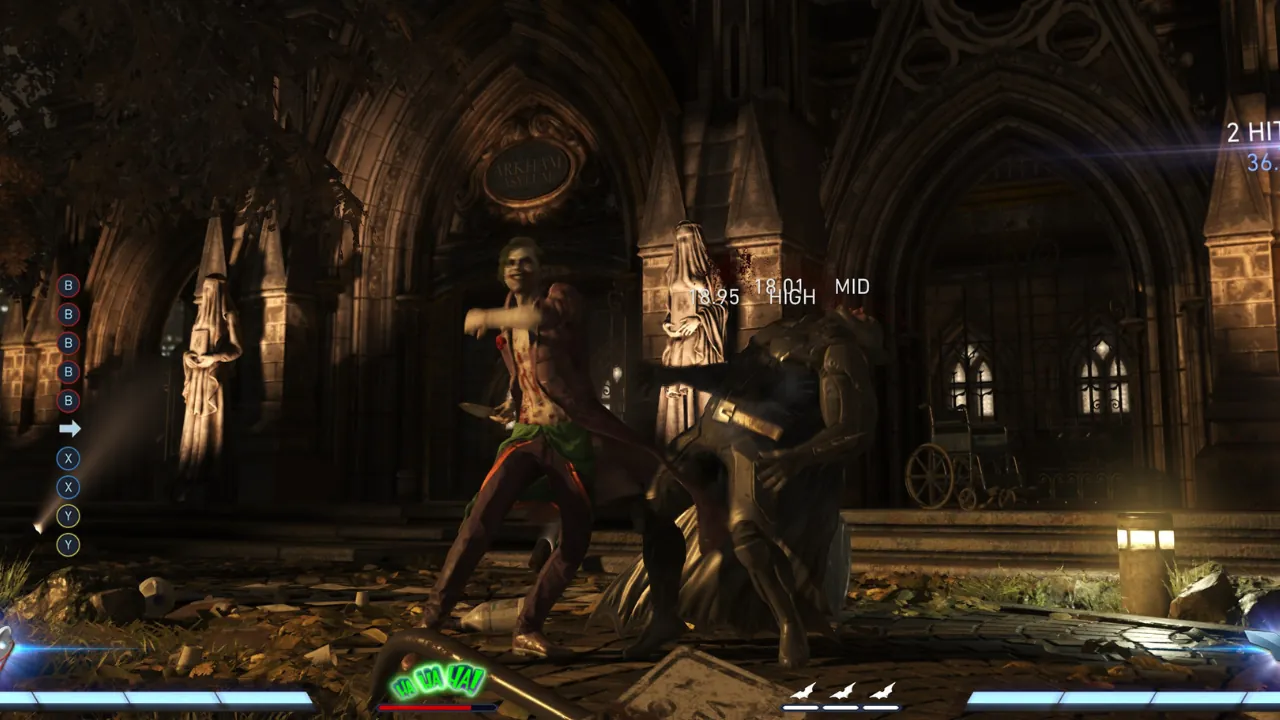This screenshot has width=1280, height=720.
Task: Click the first batarang charge bar segment
Action: coord(800,706)
